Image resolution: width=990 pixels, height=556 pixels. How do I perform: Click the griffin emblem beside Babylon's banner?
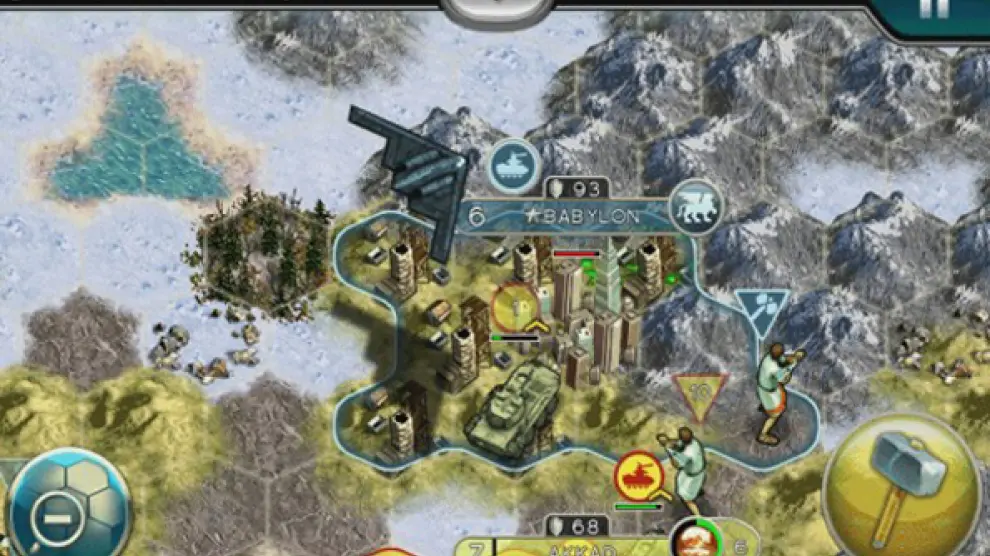pos(696,207)
